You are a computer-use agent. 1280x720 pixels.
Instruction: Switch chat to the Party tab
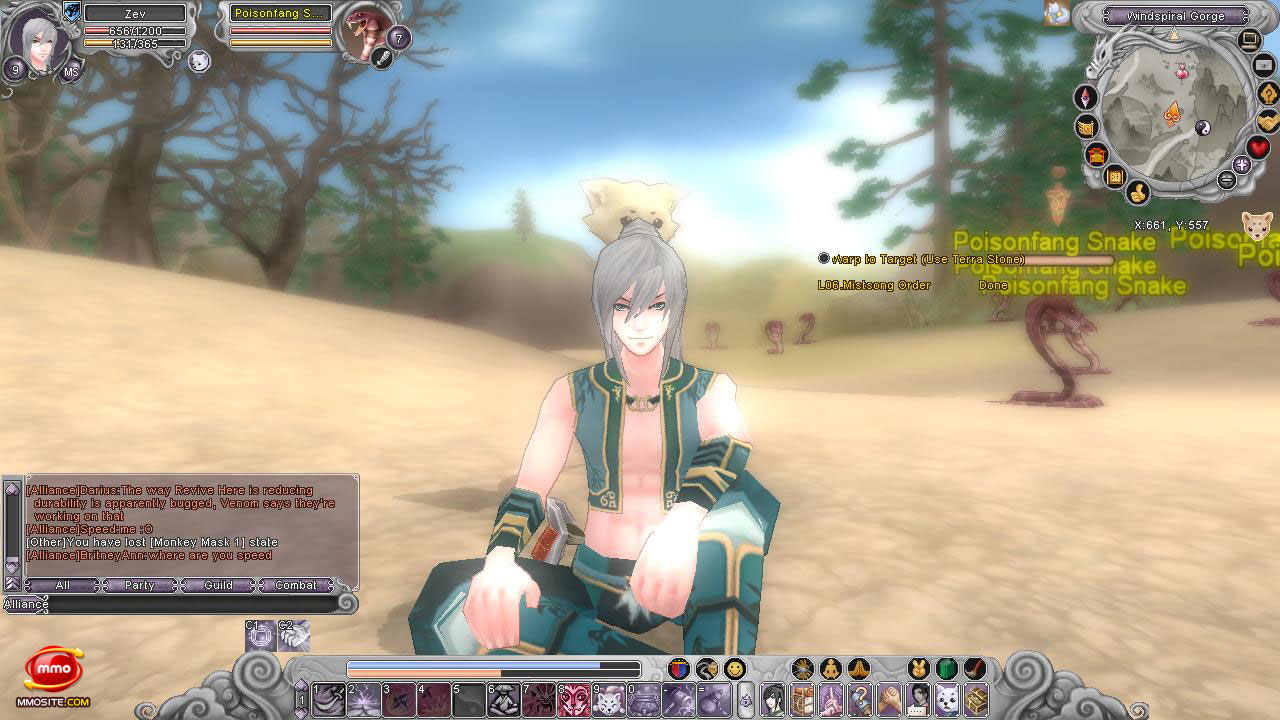point(140,585)
